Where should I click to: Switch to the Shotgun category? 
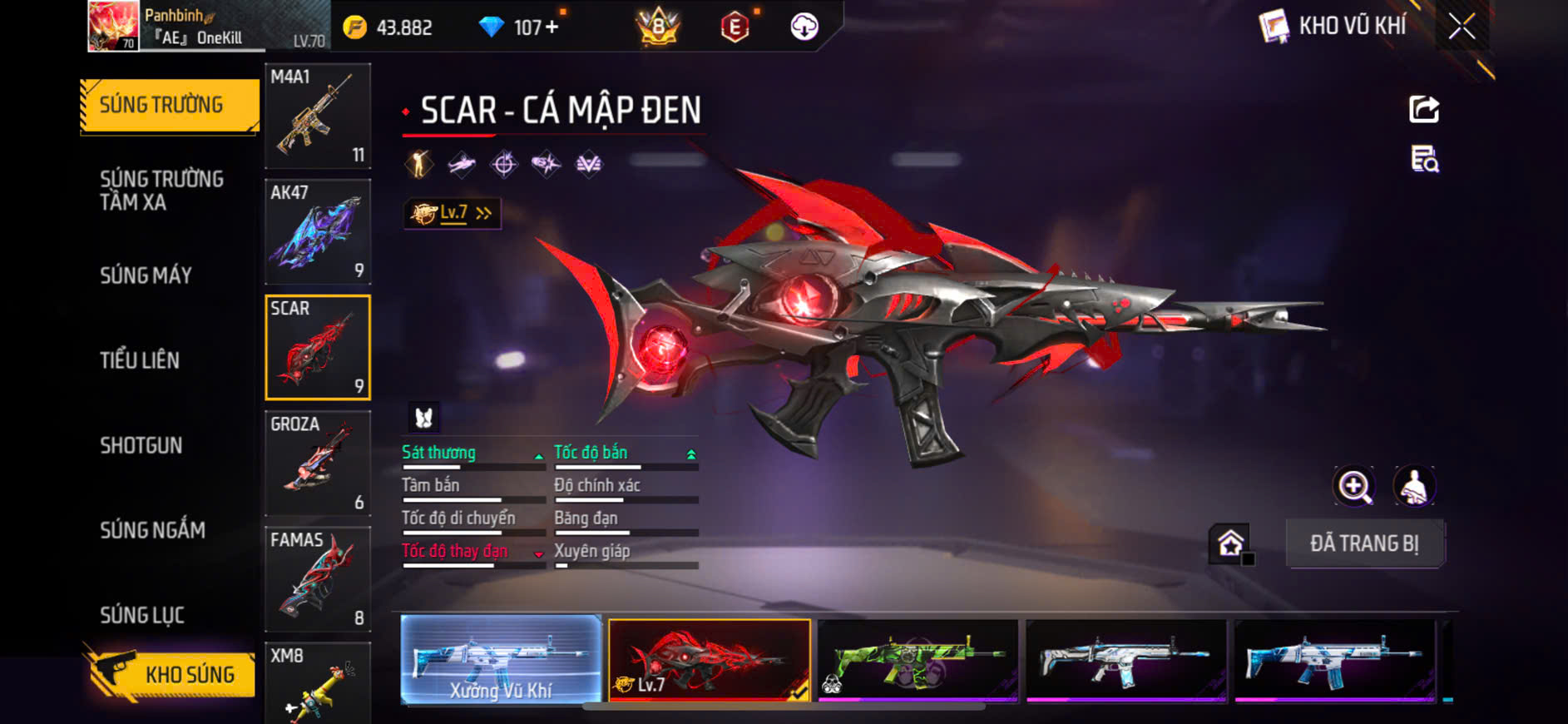141,445
